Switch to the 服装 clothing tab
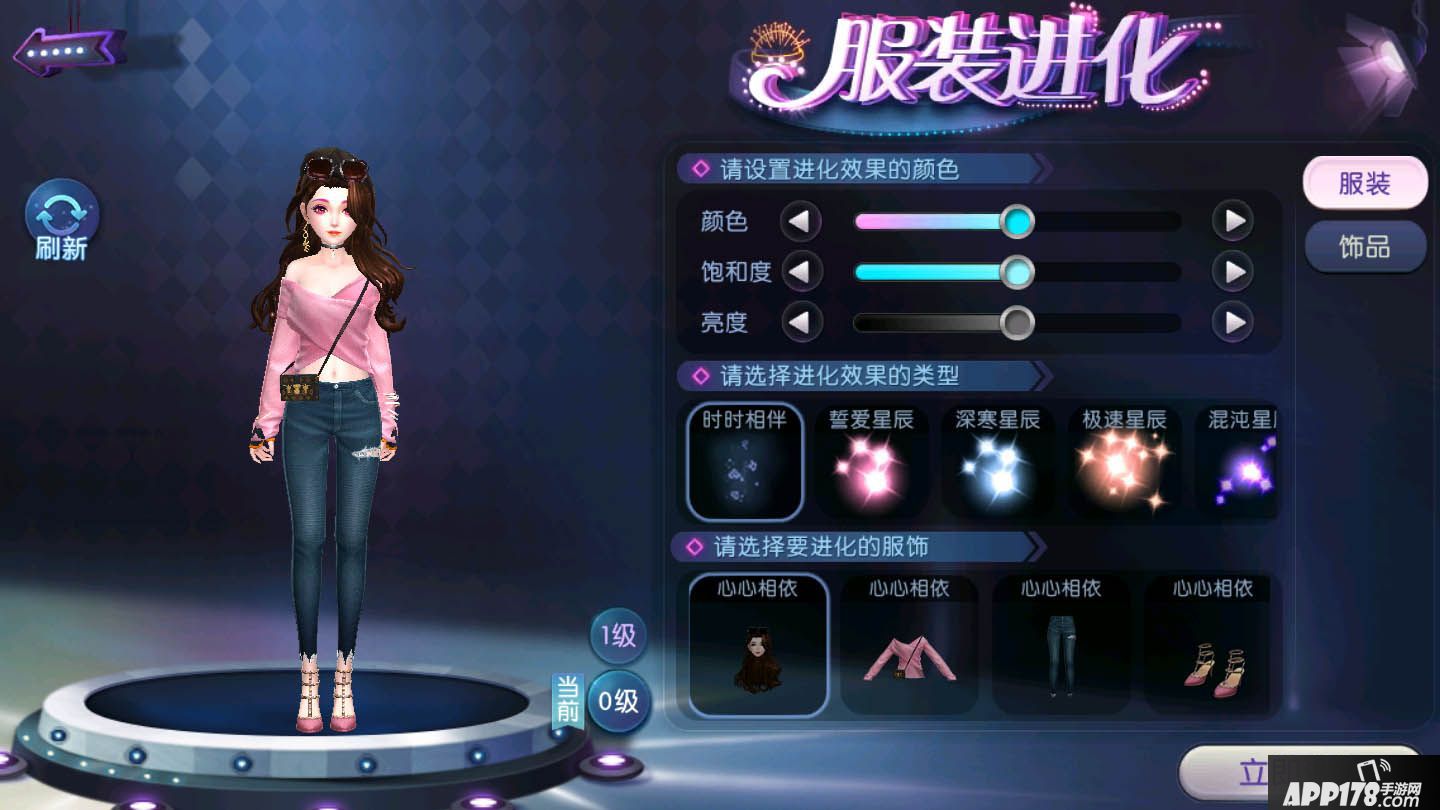The width and height of the screenshot is (1440, 810). pos(1365,183)
